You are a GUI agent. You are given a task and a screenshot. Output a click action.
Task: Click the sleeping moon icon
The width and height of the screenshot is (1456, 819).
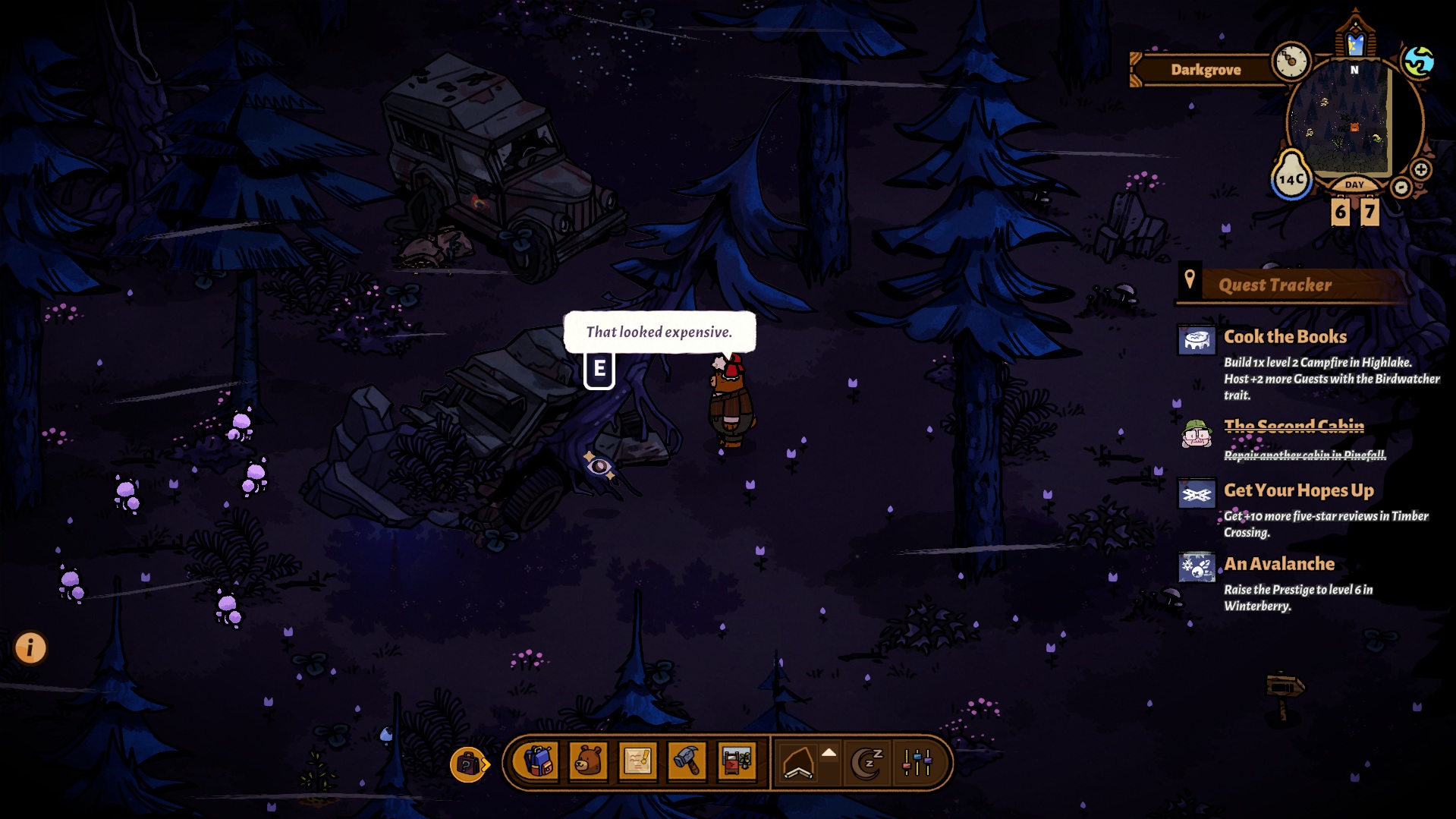click(867, 762)
